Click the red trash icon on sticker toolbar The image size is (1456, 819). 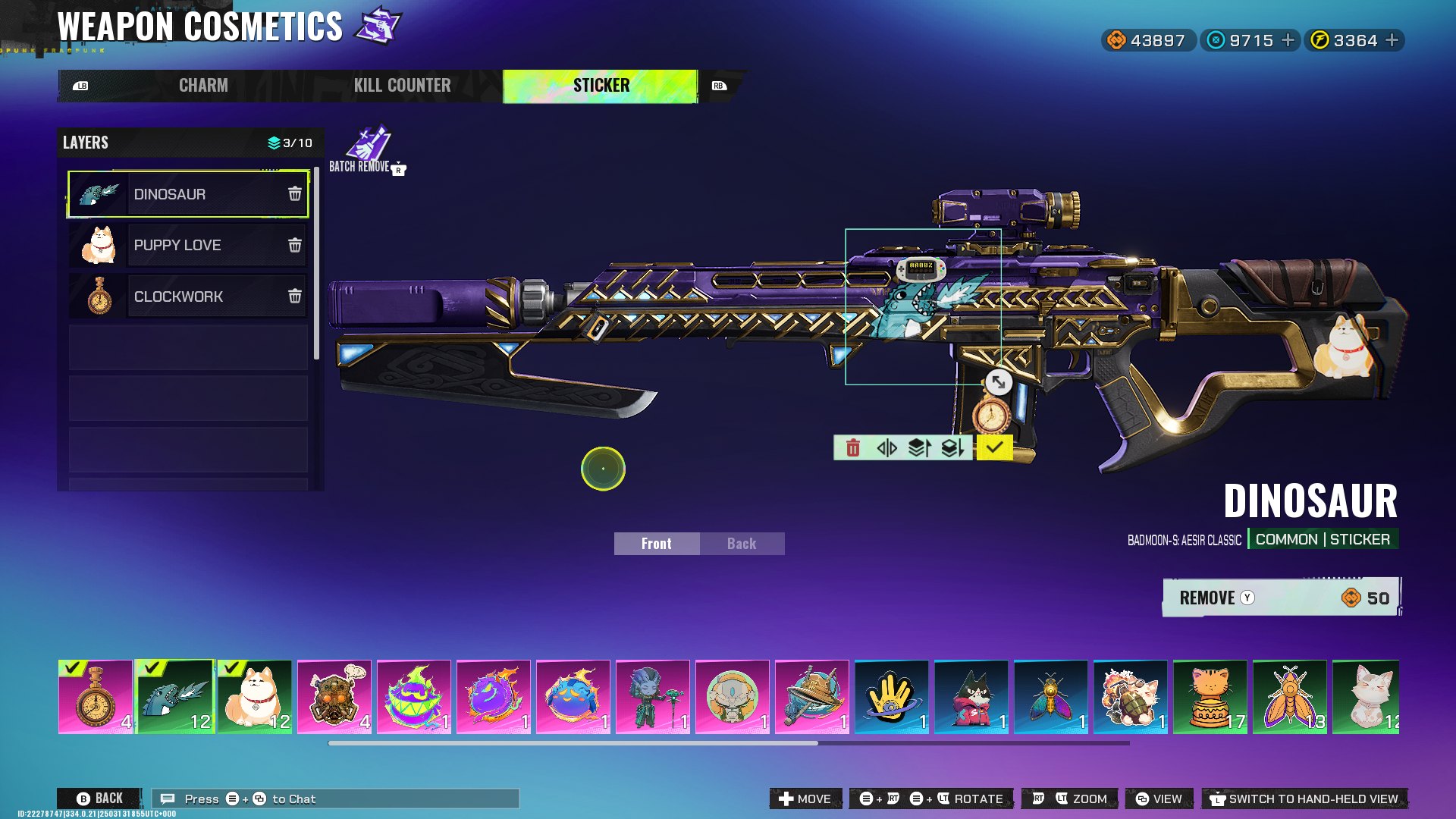852,448
